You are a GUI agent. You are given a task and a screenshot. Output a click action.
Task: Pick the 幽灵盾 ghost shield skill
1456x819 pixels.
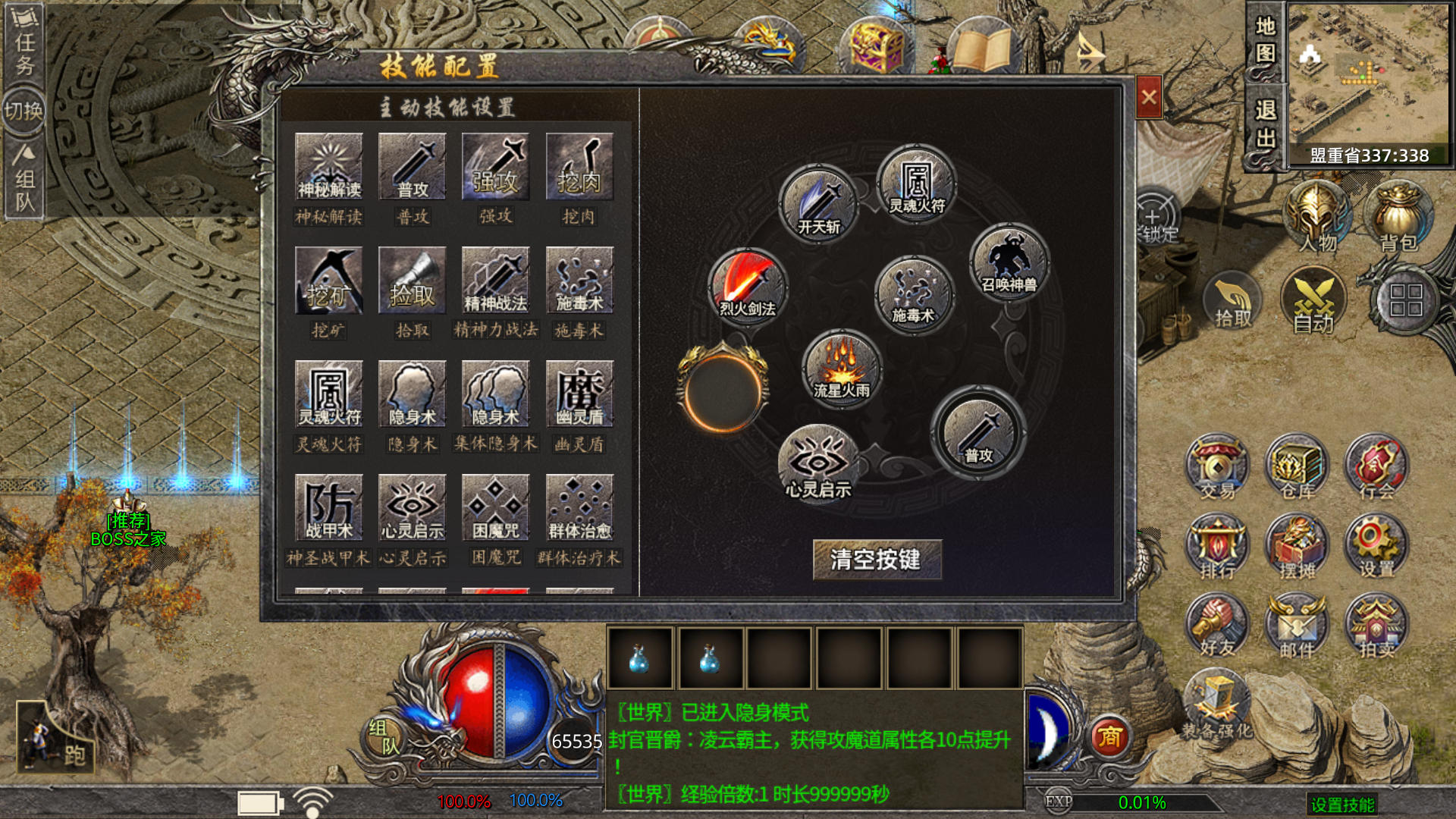(x=579, y=394)
